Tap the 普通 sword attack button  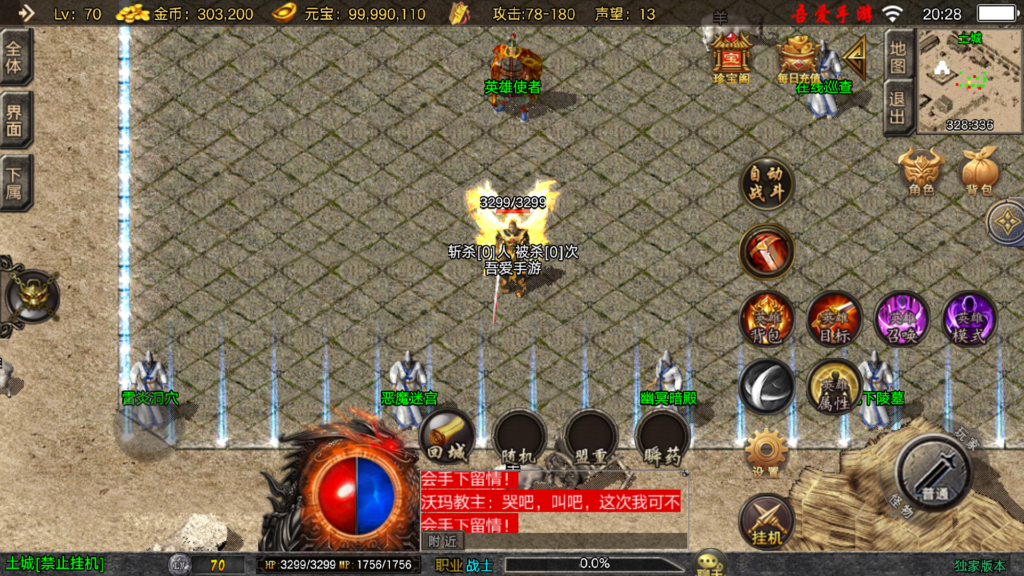point(934,473)
